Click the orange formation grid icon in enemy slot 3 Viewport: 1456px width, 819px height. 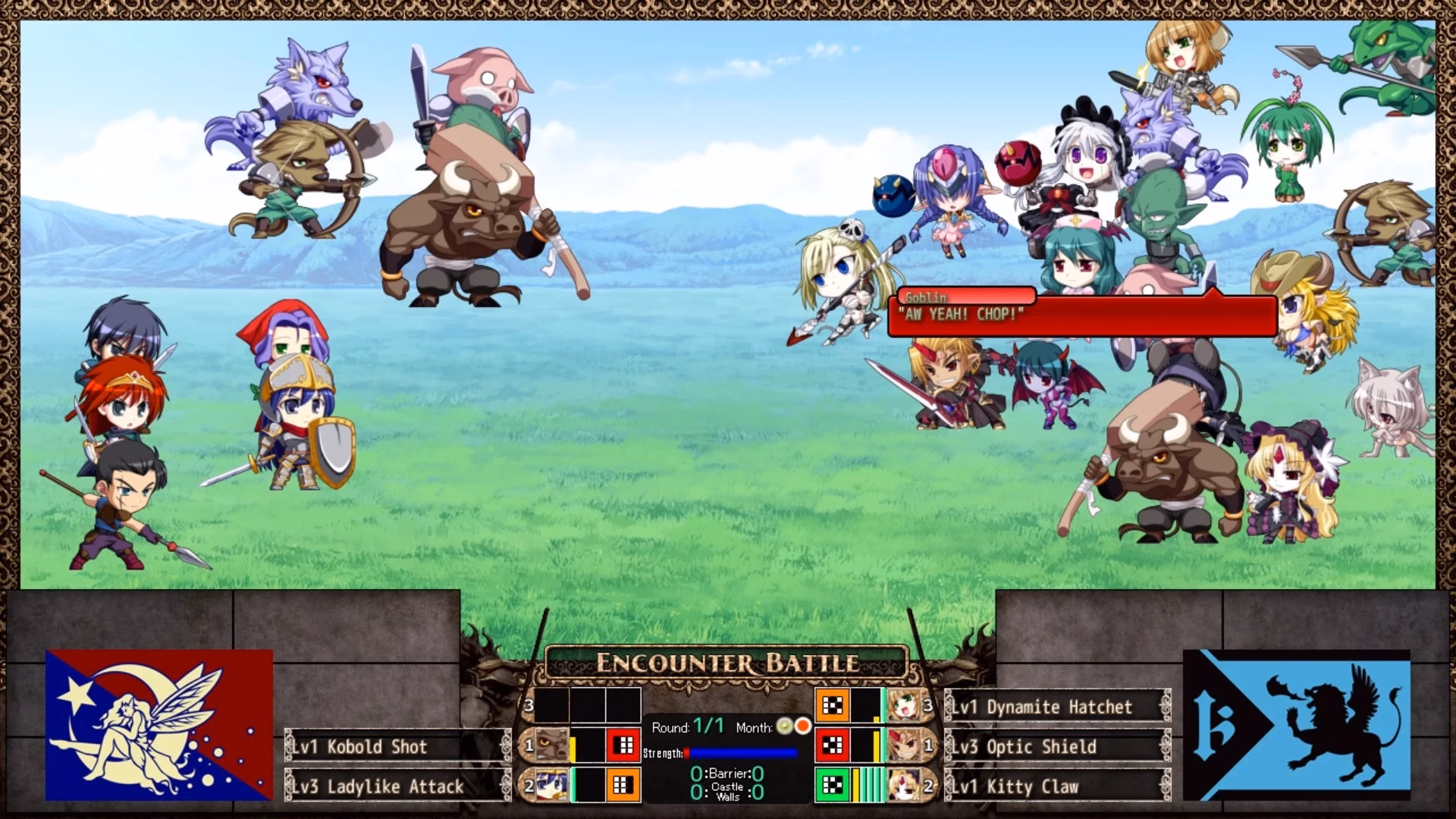click(834, 704)
